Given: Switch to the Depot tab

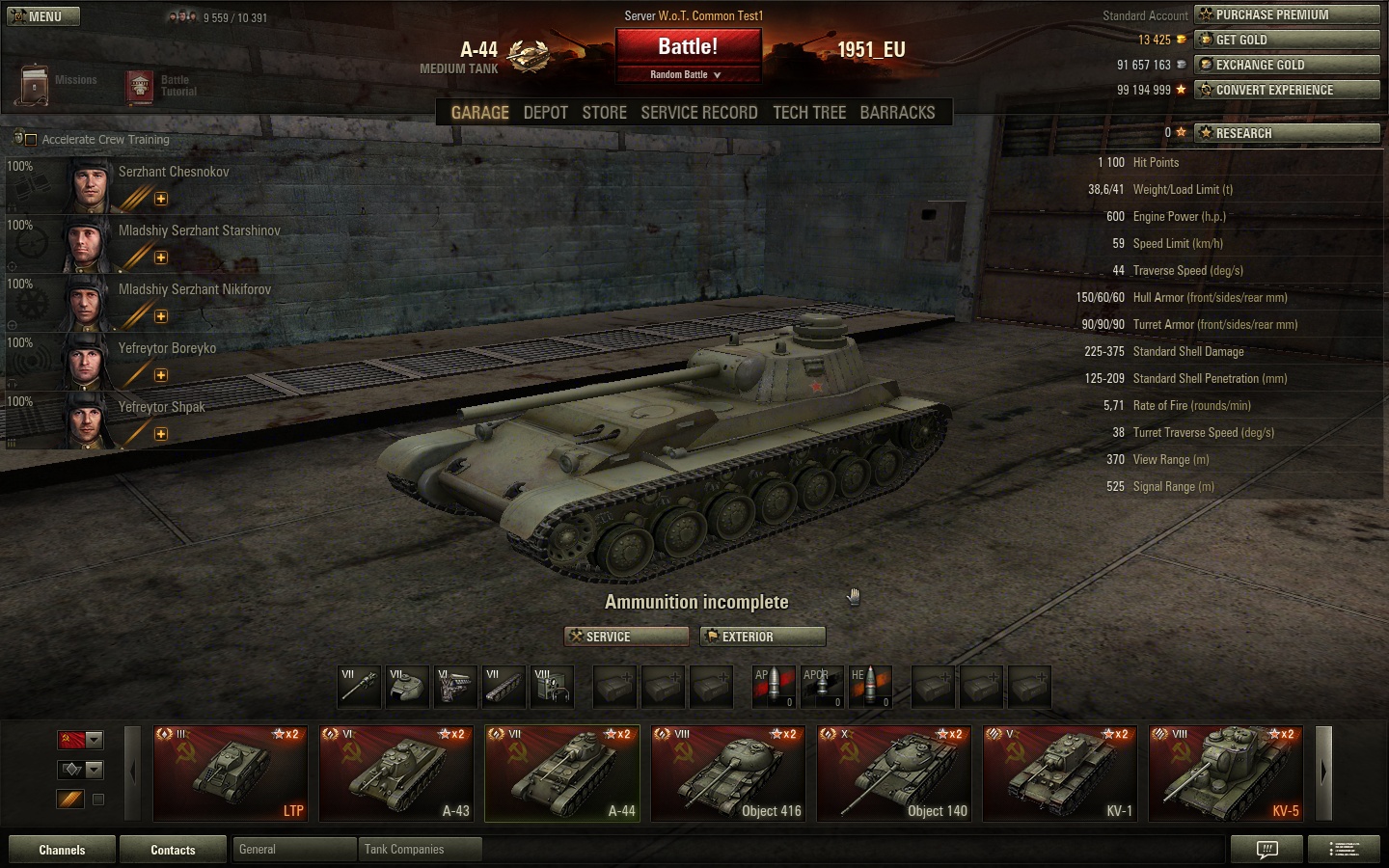Looking at the screenshot, I should [545, 113].
